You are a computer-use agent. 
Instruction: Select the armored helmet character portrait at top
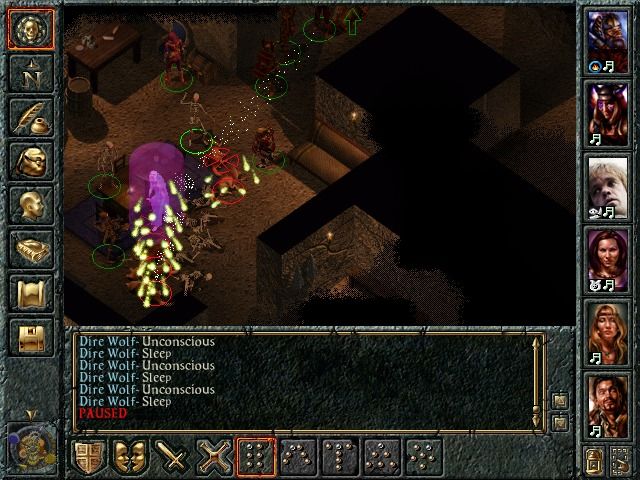pos(608,40)
